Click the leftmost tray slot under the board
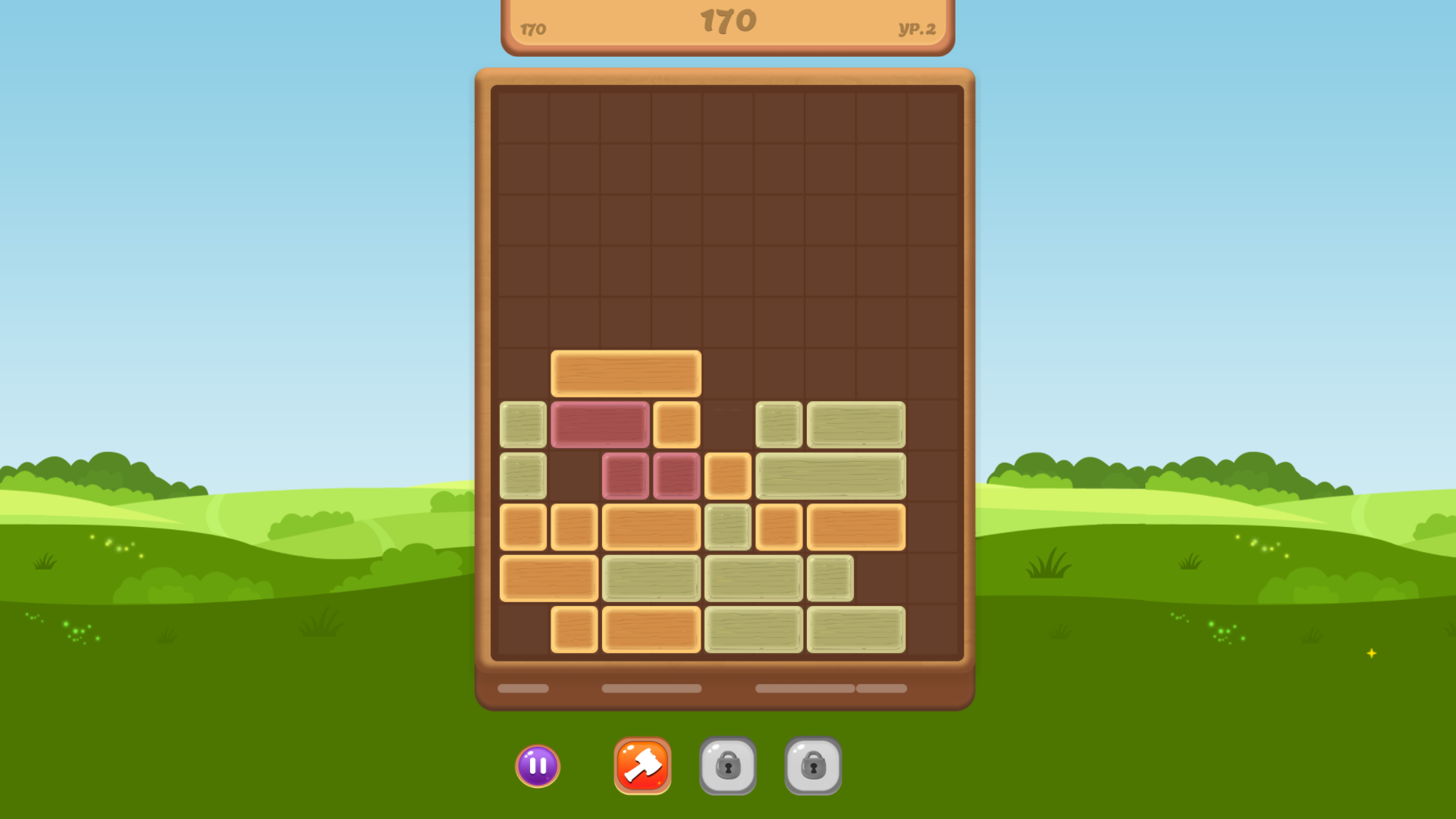This screenshot has width=1456, height=819. pos(522,689)
